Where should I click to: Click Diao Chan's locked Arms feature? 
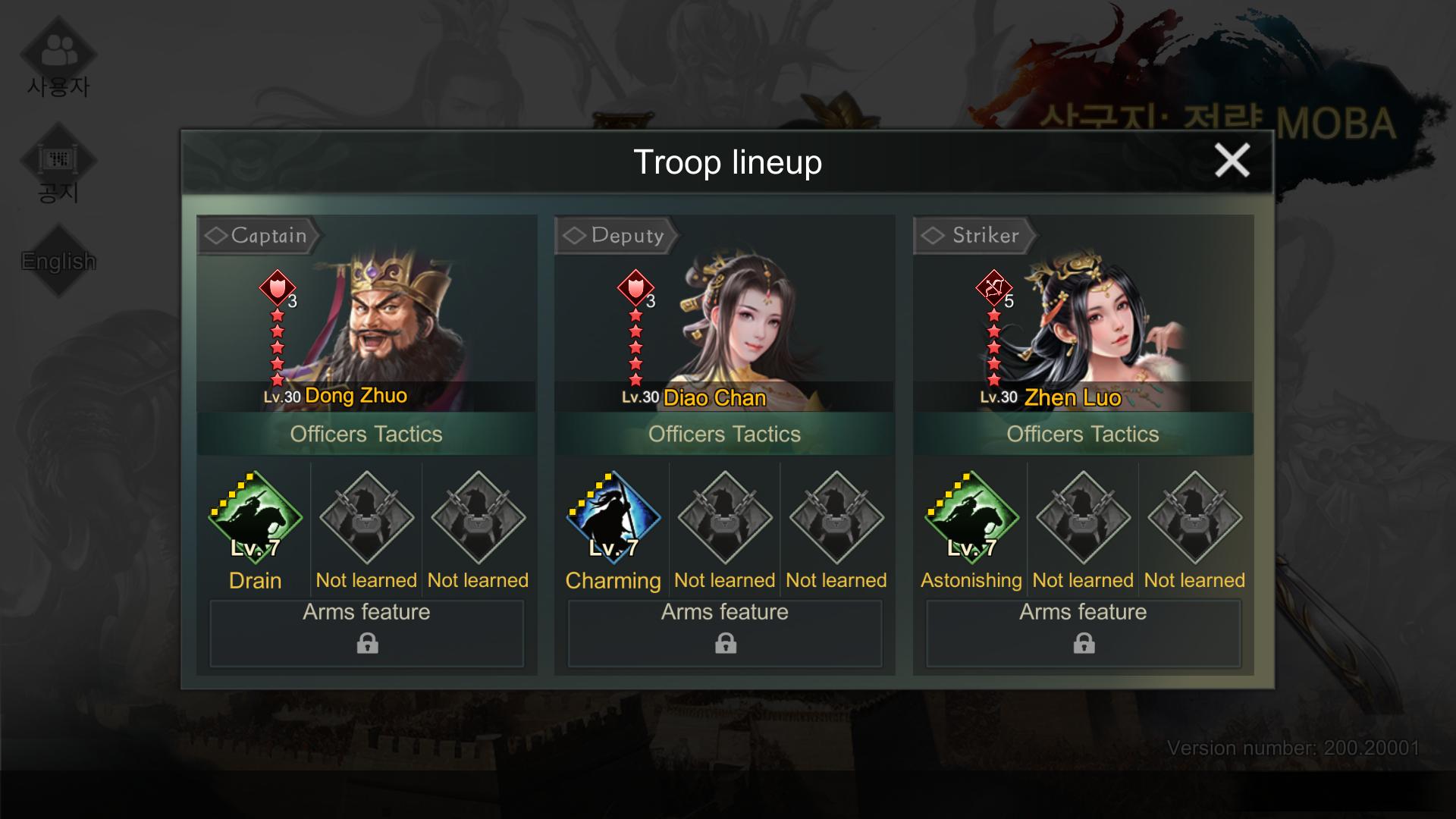click(725, 633)
